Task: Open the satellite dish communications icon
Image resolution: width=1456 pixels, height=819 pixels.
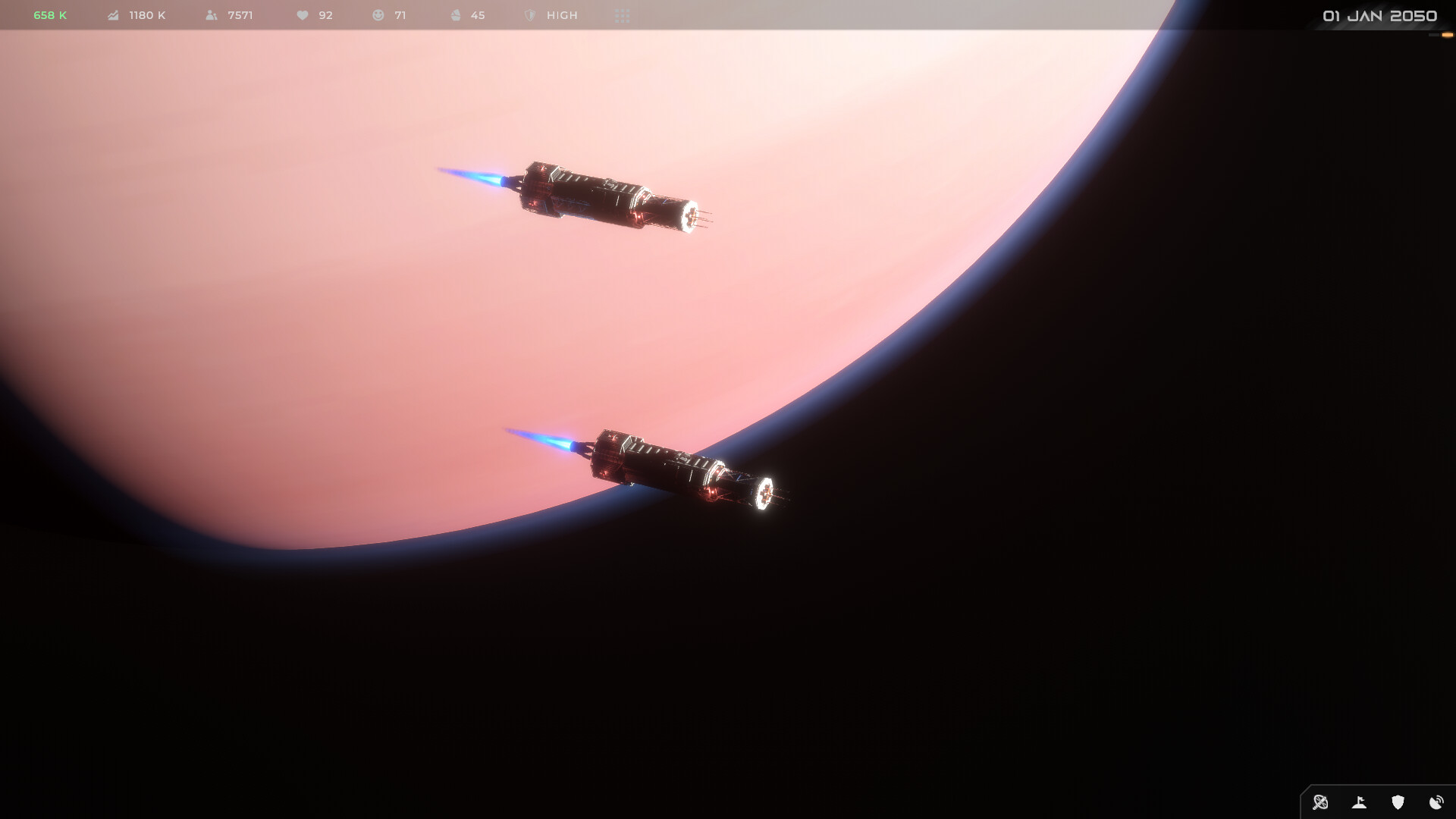Action: [1436, 803]
